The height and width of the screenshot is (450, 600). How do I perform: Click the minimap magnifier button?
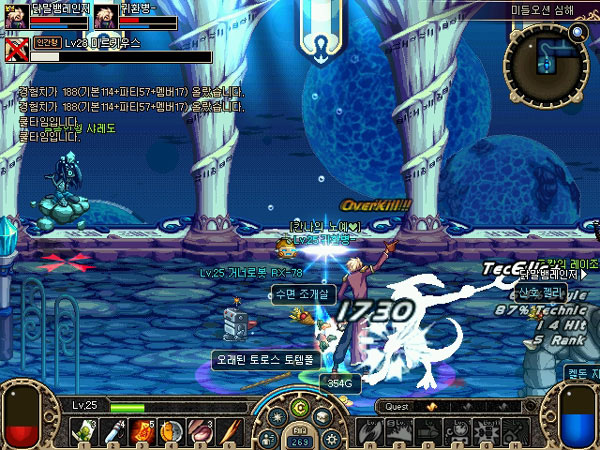pos(578,30)
